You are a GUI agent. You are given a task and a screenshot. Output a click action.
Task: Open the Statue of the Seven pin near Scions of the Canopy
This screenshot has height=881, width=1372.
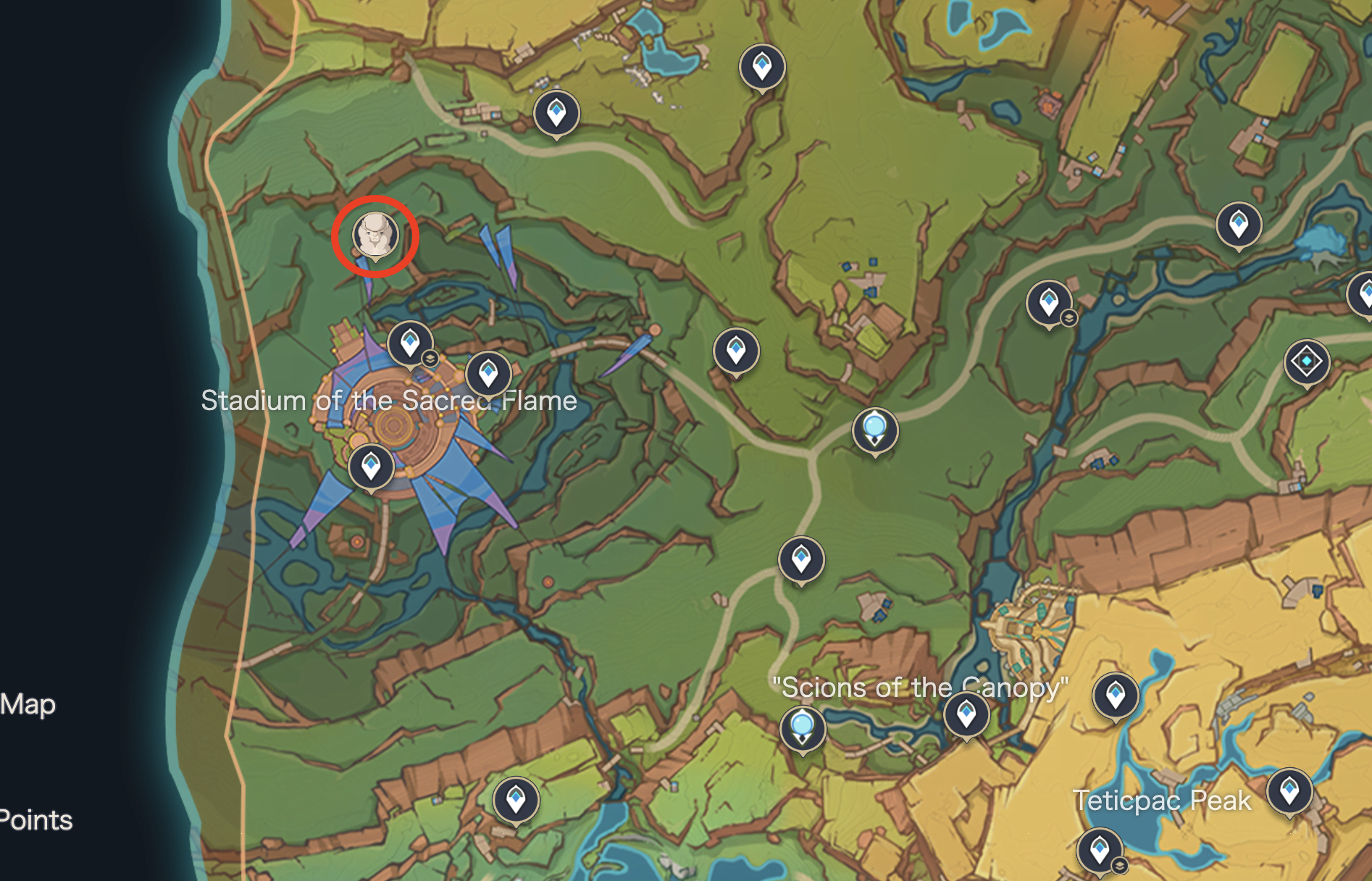[x=801, y=727]
